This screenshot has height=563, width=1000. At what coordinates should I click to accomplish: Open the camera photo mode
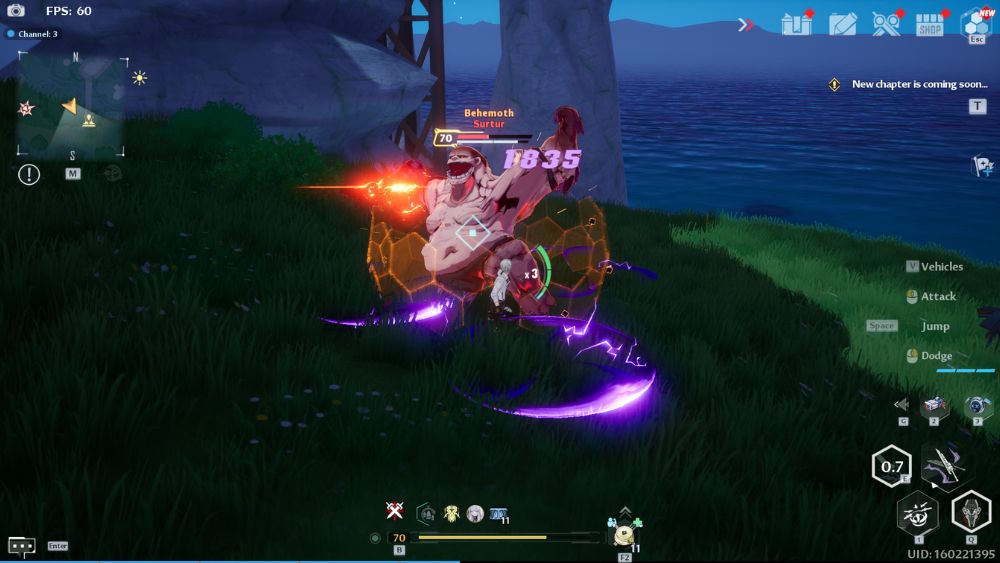pyautogui.click(x=16, y=11)
